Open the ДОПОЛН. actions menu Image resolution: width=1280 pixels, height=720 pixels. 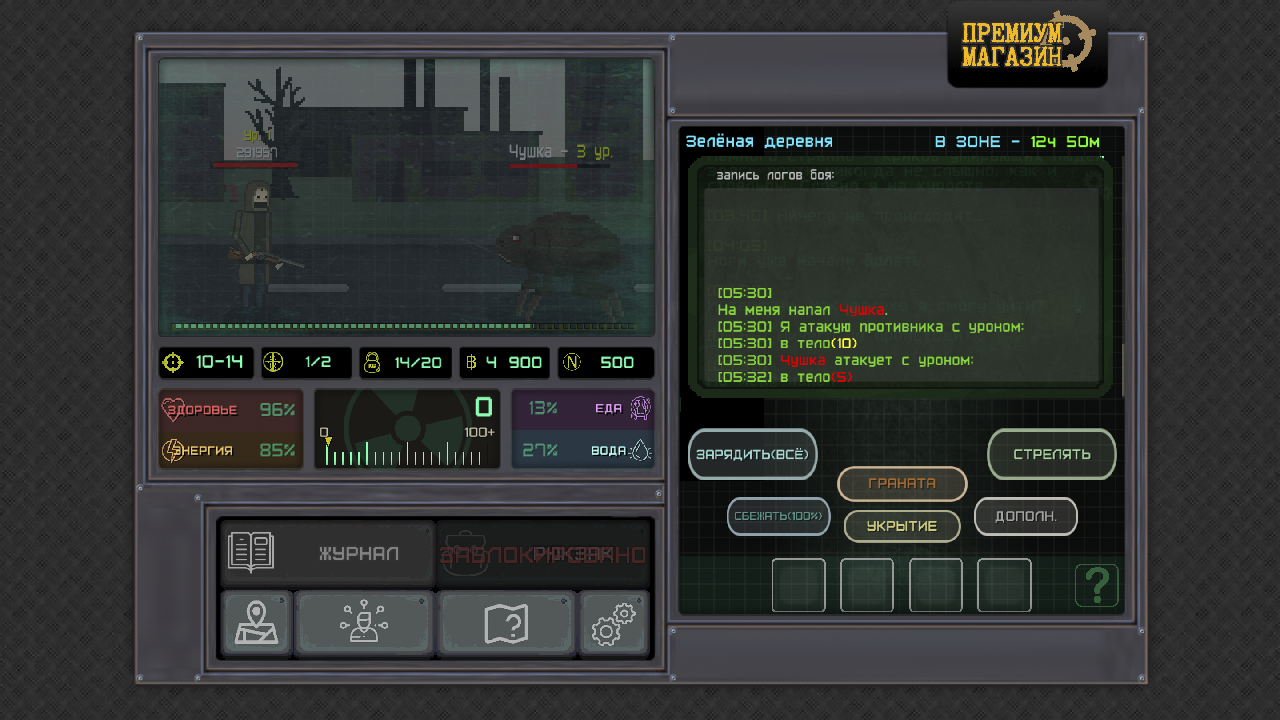coord(1025,516)
